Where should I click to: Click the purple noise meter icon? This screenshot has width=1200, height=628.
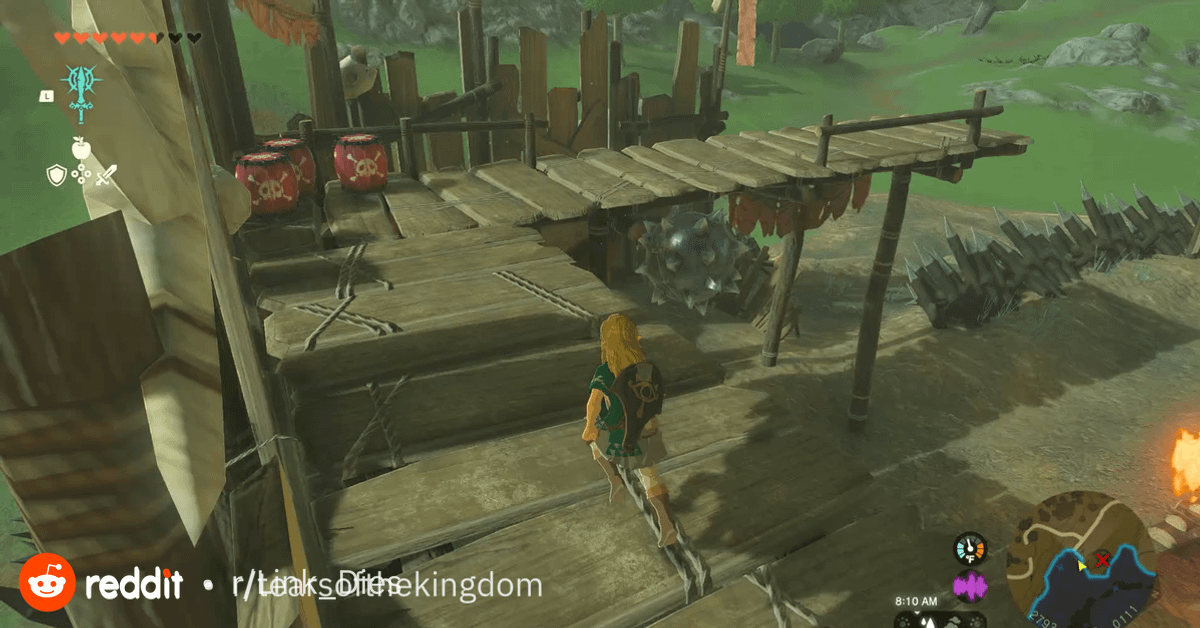969,586
